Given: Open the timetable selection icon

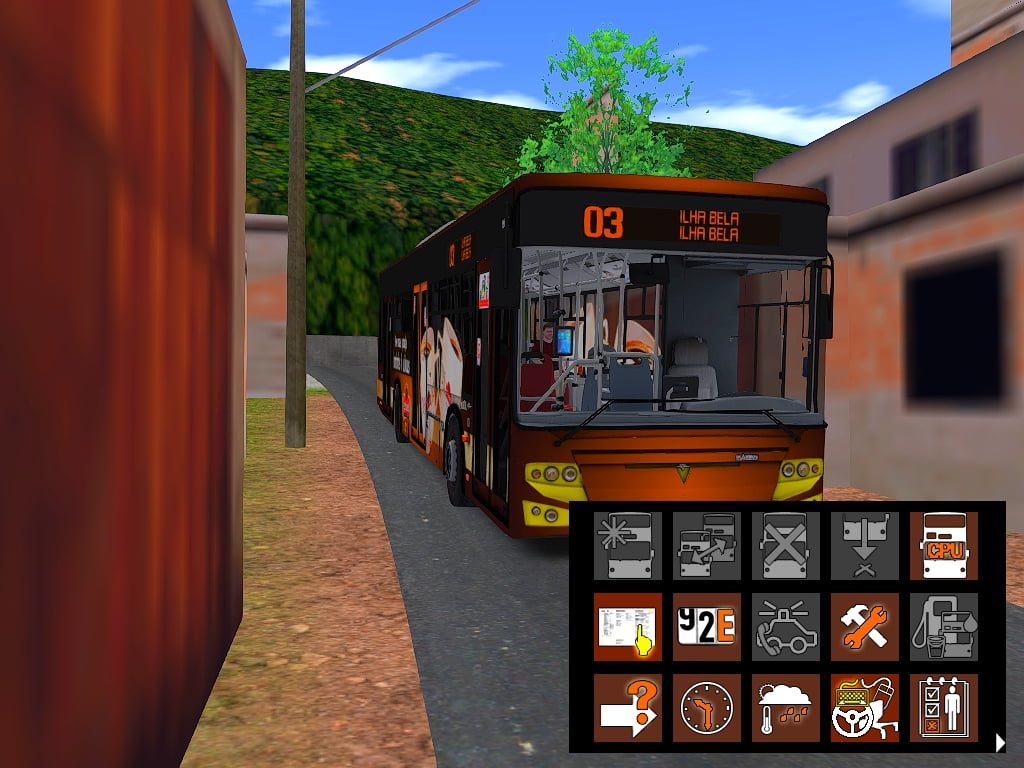Looking at the screenshot, I should click(x=627, y=627).
